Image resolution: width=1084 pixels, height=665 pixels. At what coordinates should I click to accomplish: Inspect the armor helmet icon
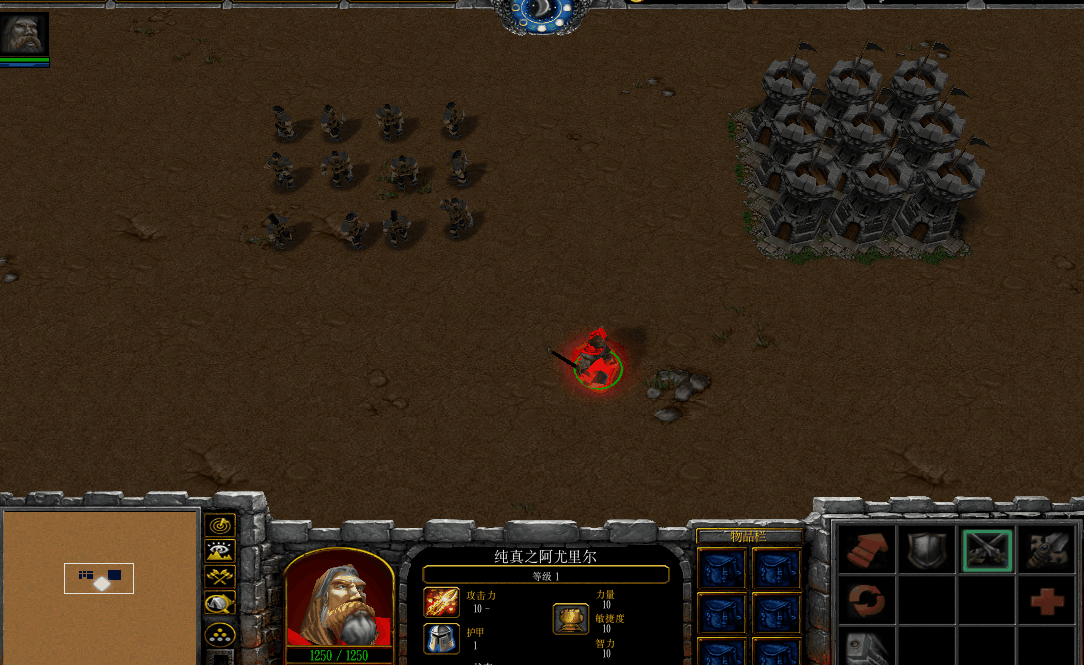(441, 638)
